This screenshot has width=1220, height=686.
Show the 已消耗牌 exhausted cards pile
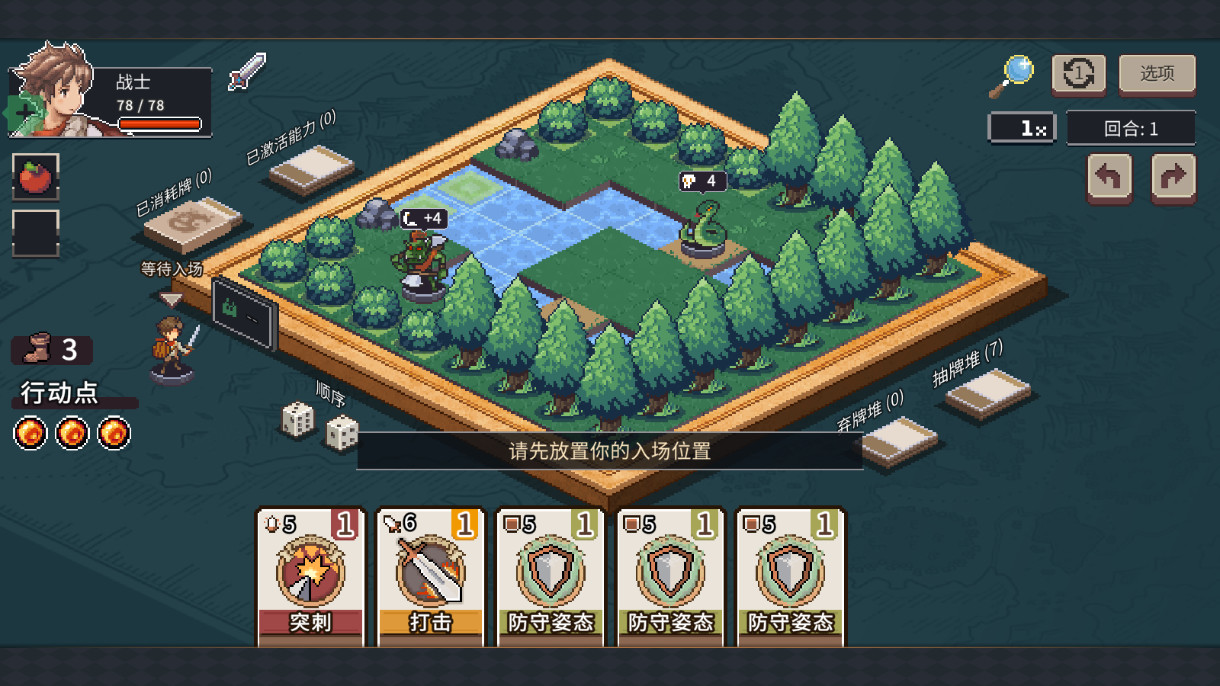pos(192,225)
